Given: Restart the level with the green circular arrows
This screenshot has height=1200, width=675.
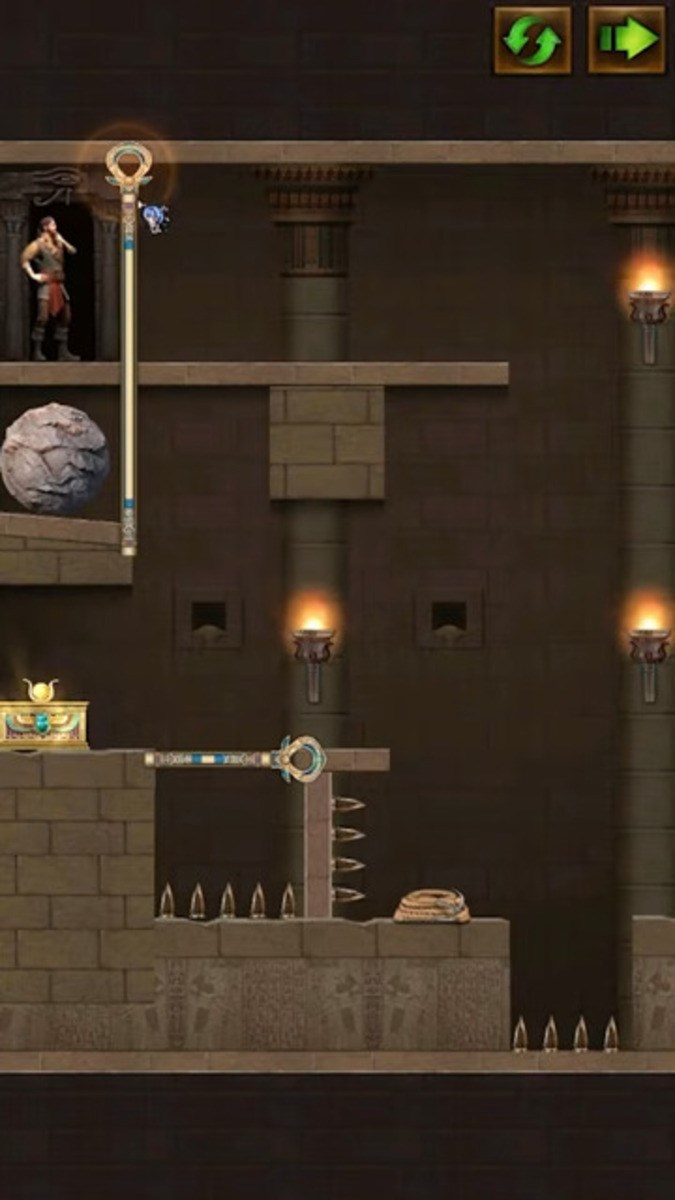Looking at the screenshot, I should coord(533,40).
